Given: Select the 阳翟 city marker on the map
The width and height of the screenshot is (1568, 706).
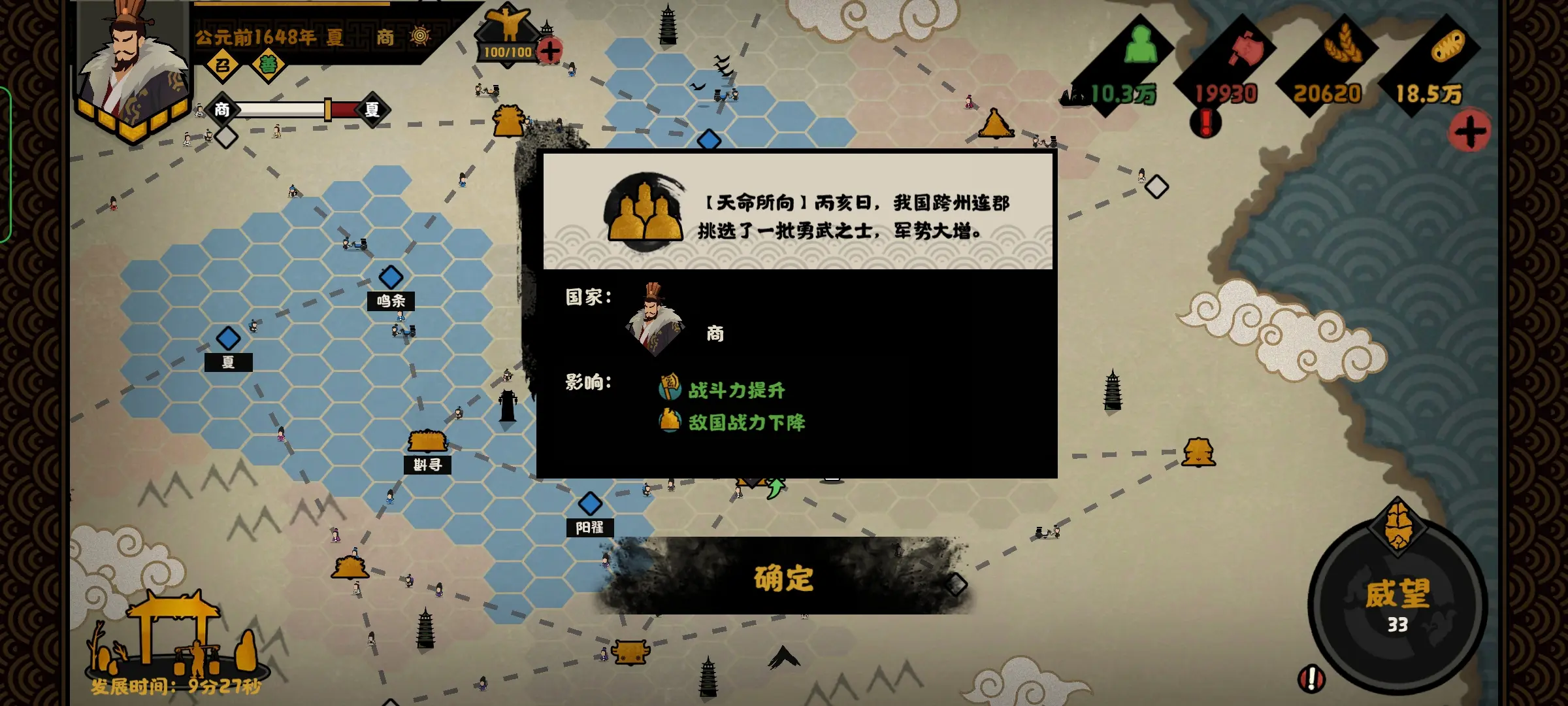Looking at the screenshot, I should (x=590, y=506).
